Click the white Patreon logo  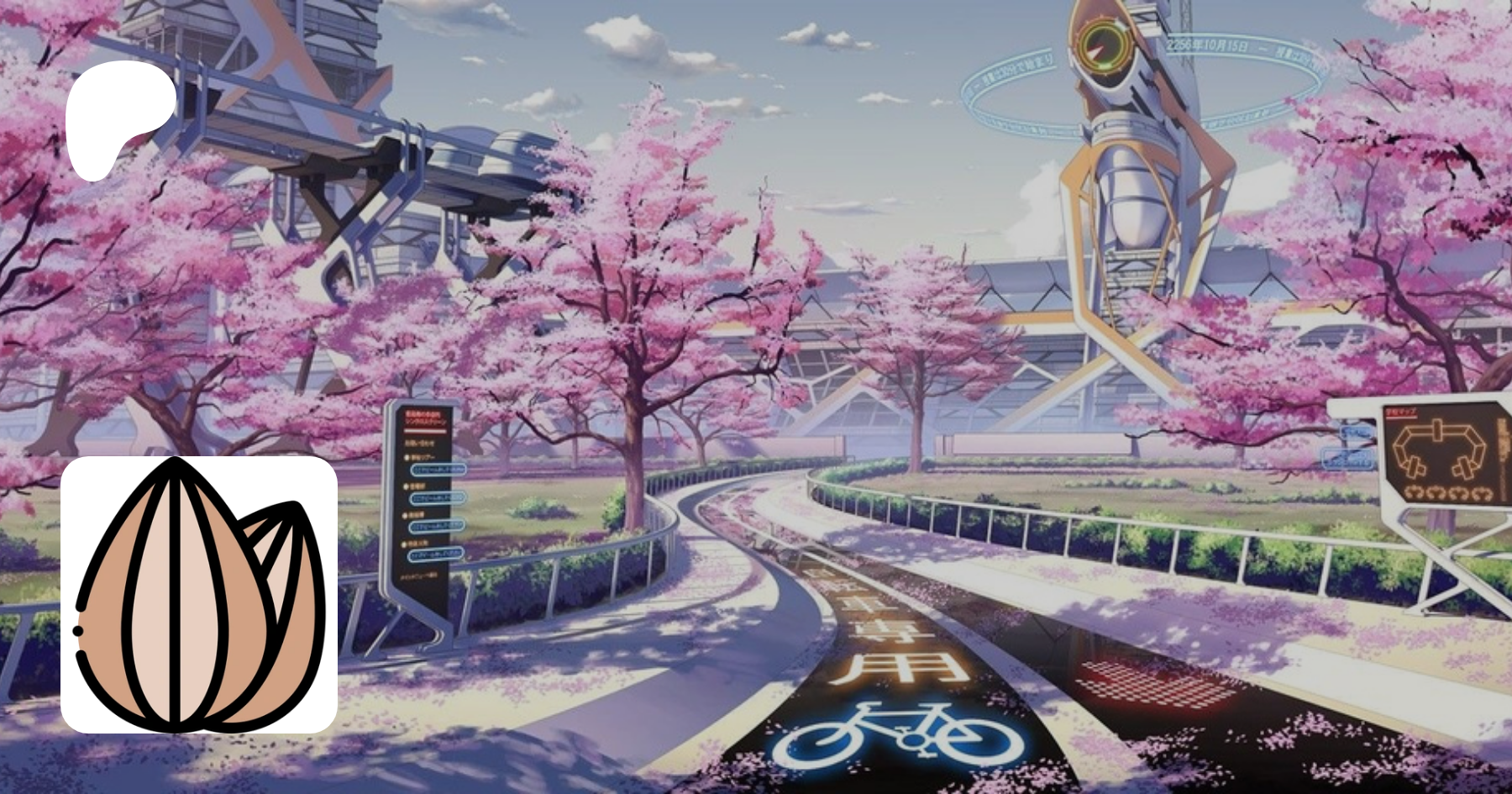pos(120,118)
